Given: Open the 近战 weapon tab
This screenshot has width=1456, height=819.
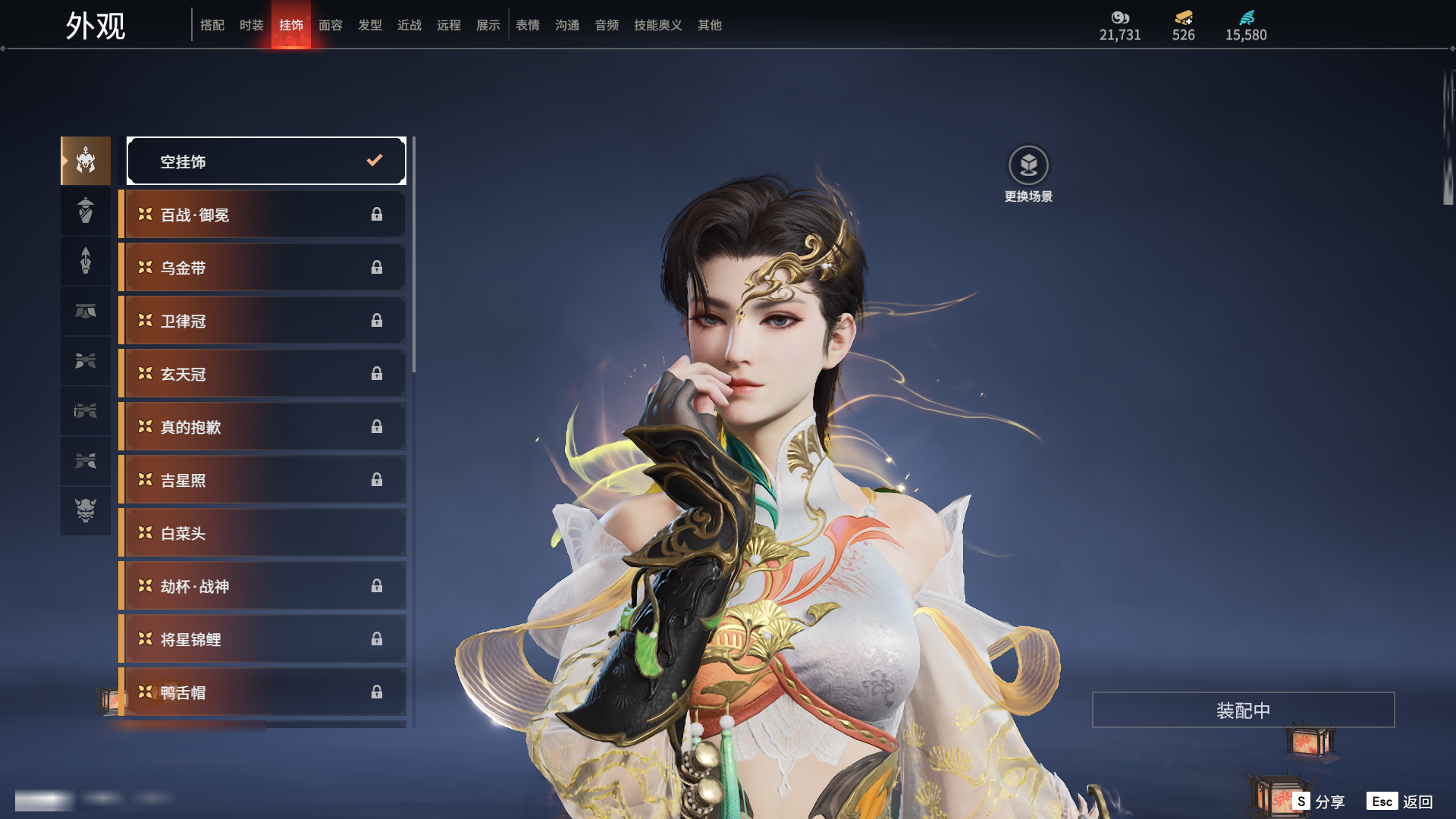Looking at the screenshot, I should [x=409, y=25].
